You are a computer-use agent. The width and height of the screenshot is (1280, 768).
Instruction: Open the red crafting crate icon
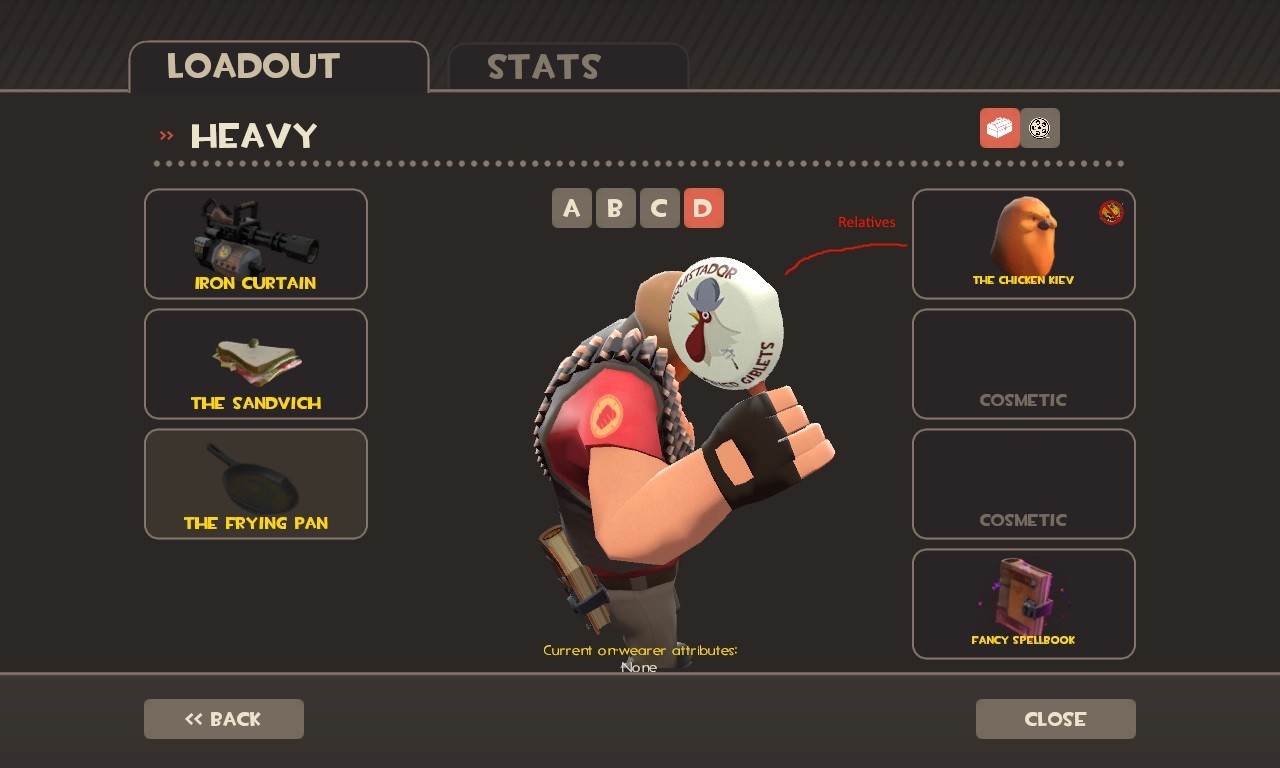coord(999,127)
